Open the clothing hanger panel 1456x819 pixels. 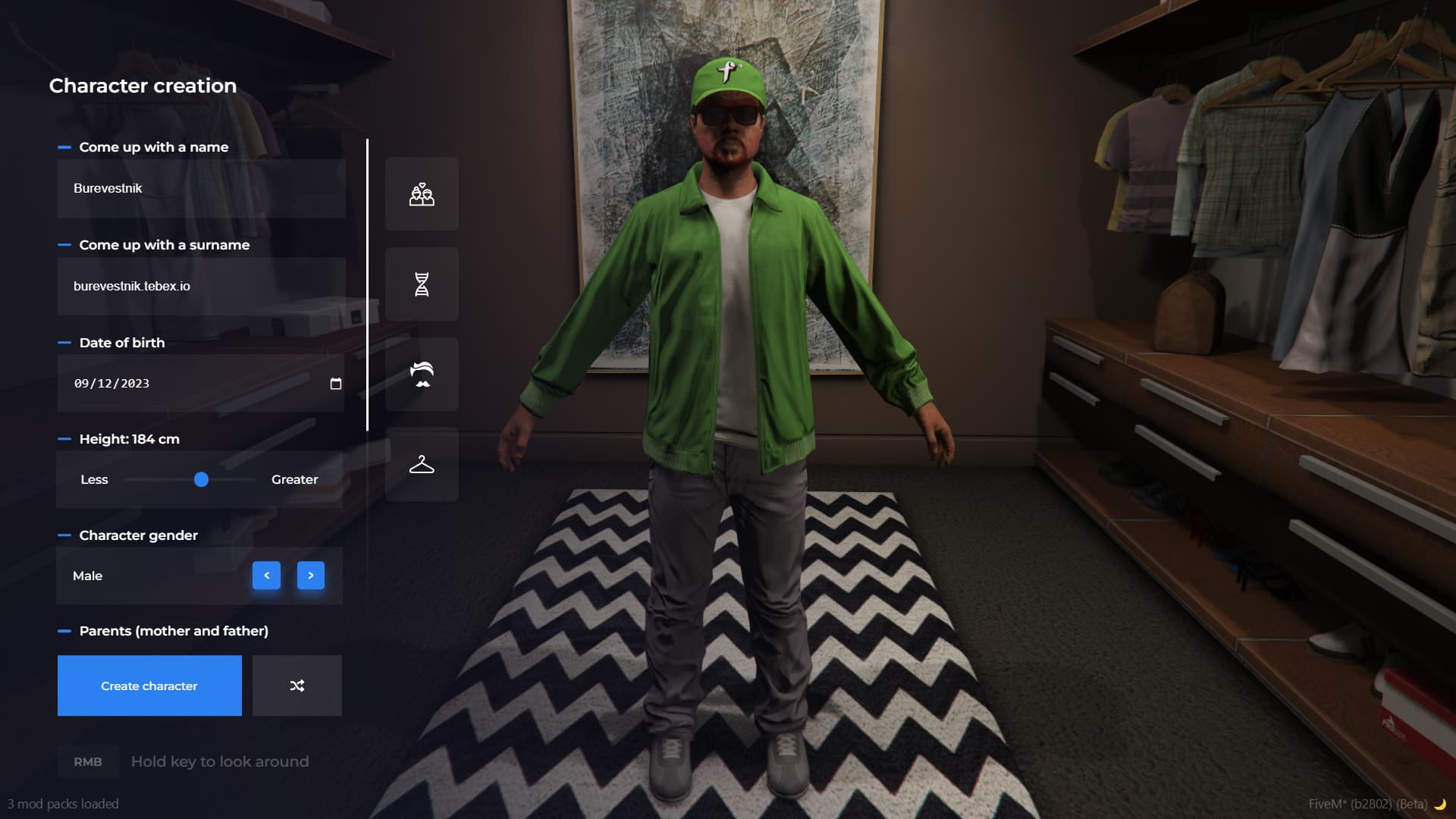click(x=422, y=464)
